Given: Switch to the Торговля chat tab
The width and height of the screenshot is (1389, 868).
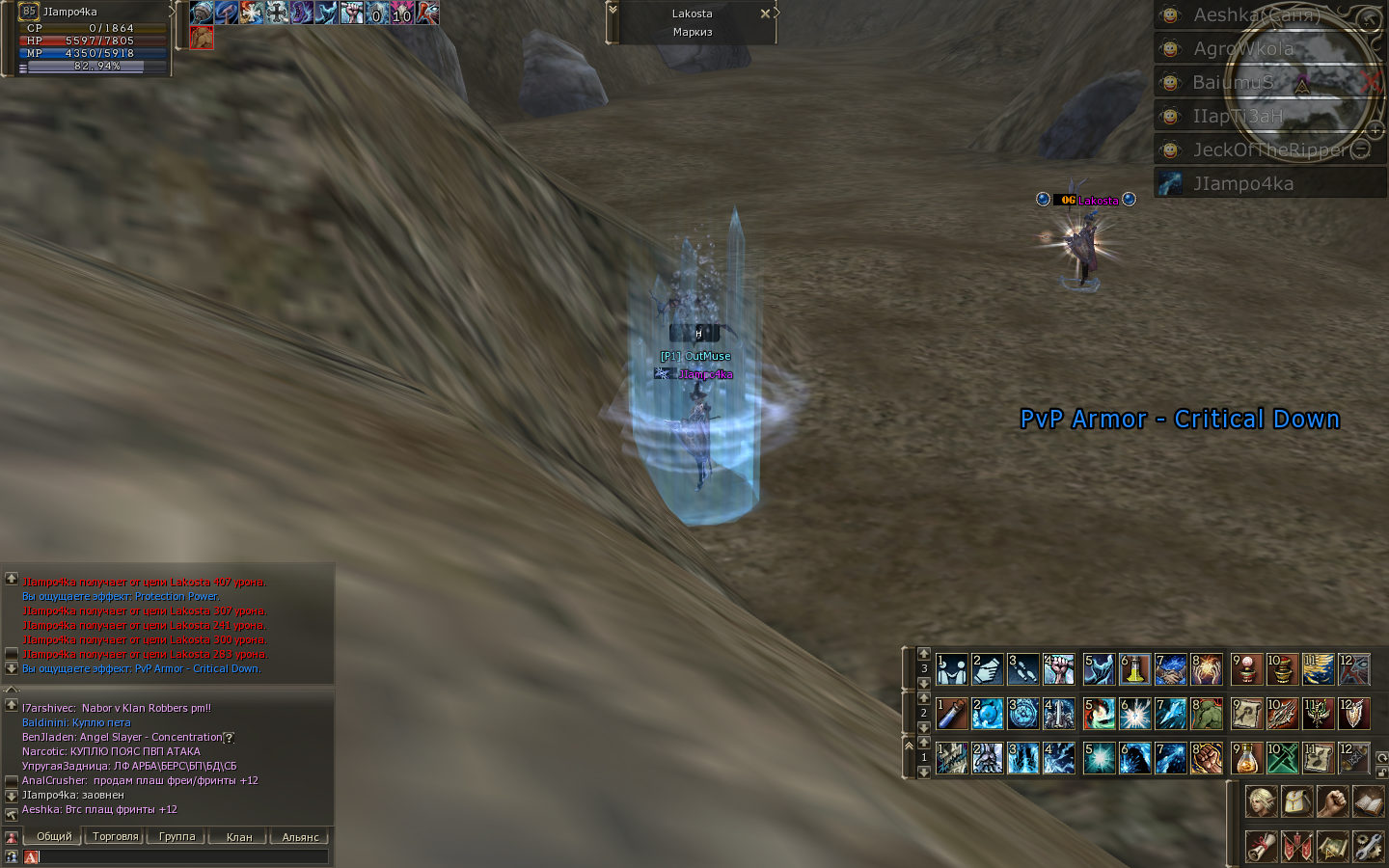Looking at the screenshot, I should coord(114,836).
